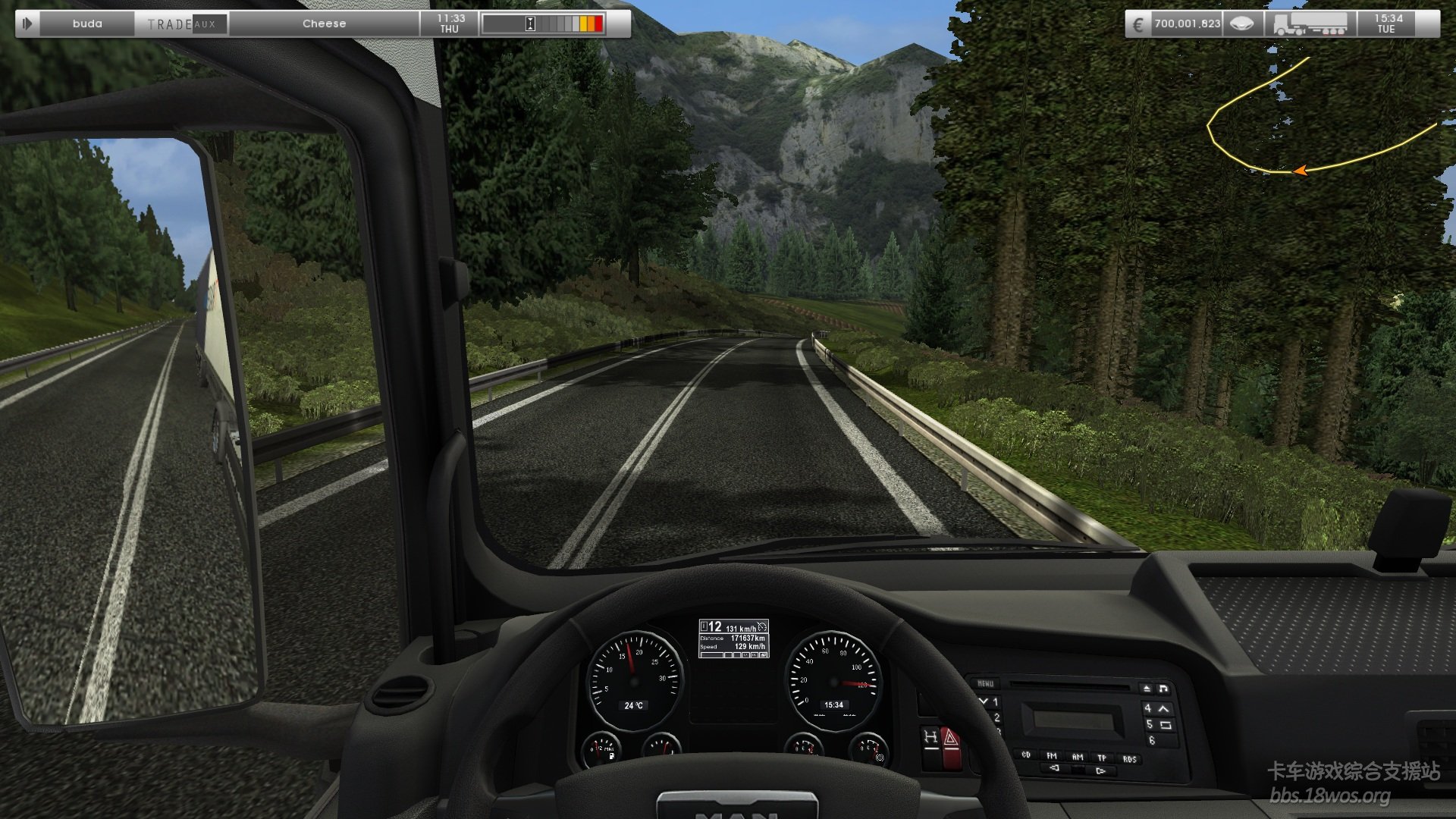The height and width of the screenshot is (819, 1456).
Task: Click the truck and trailer status icon
Action: (1310, 24)
